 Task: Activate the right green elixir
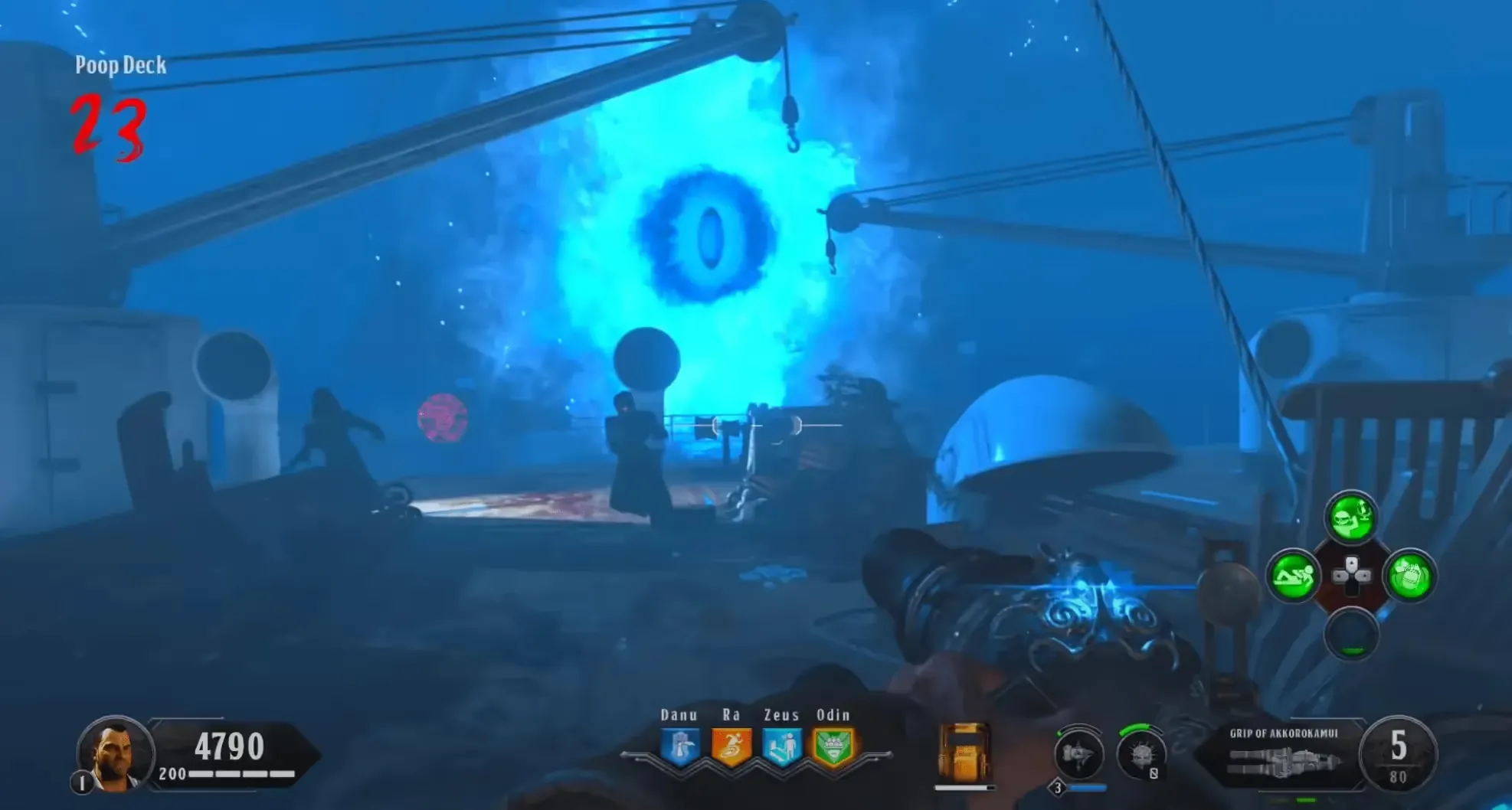(1409, 576)
